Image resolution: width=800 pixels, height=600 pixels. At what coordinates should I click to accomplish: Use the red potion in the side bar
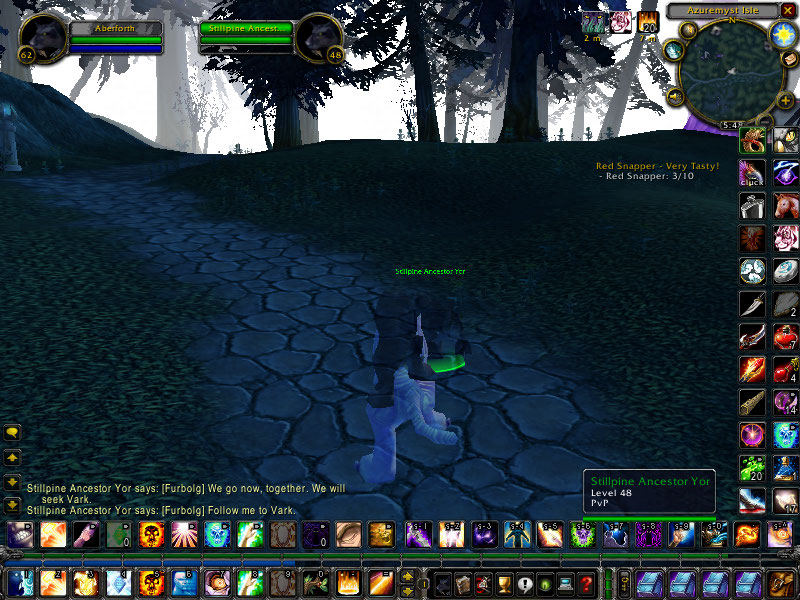click(x=785, y=339)
